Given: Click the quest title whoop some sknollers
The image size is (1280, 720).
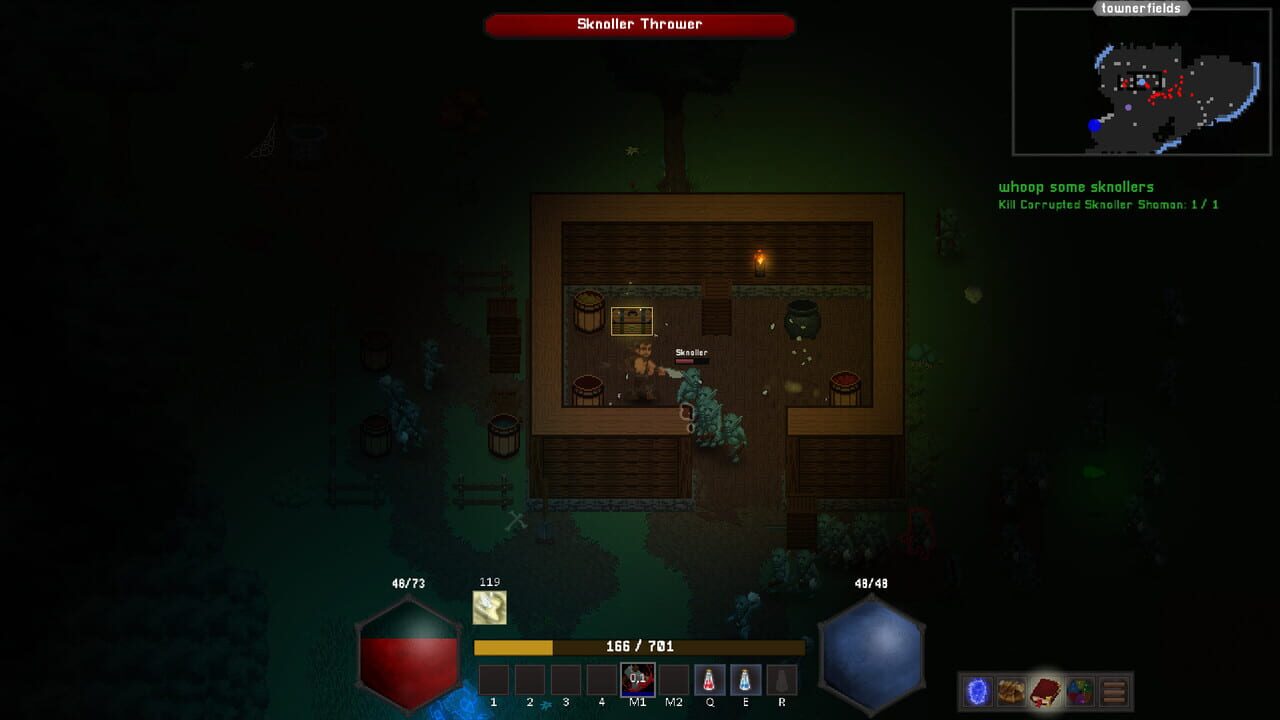Looking at the screenshot, I should point(1075,186).
